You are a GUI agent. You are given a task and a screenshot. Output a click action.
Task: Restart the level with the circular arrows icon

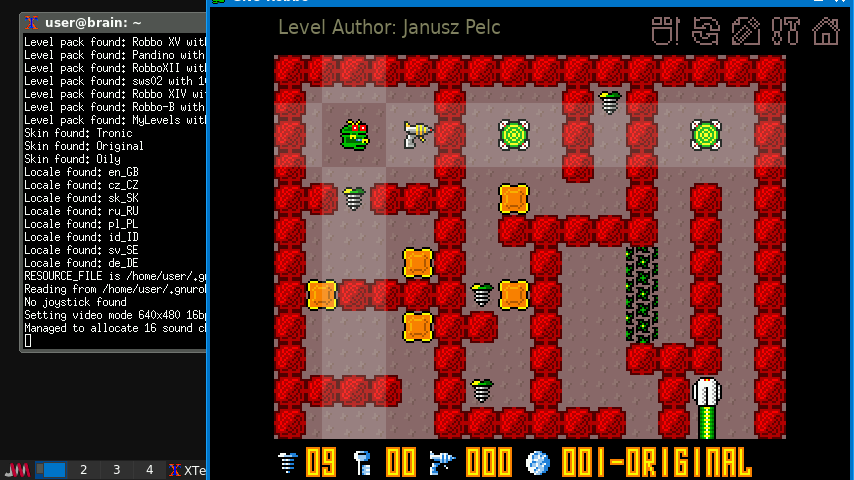click(x=706, y=31)
